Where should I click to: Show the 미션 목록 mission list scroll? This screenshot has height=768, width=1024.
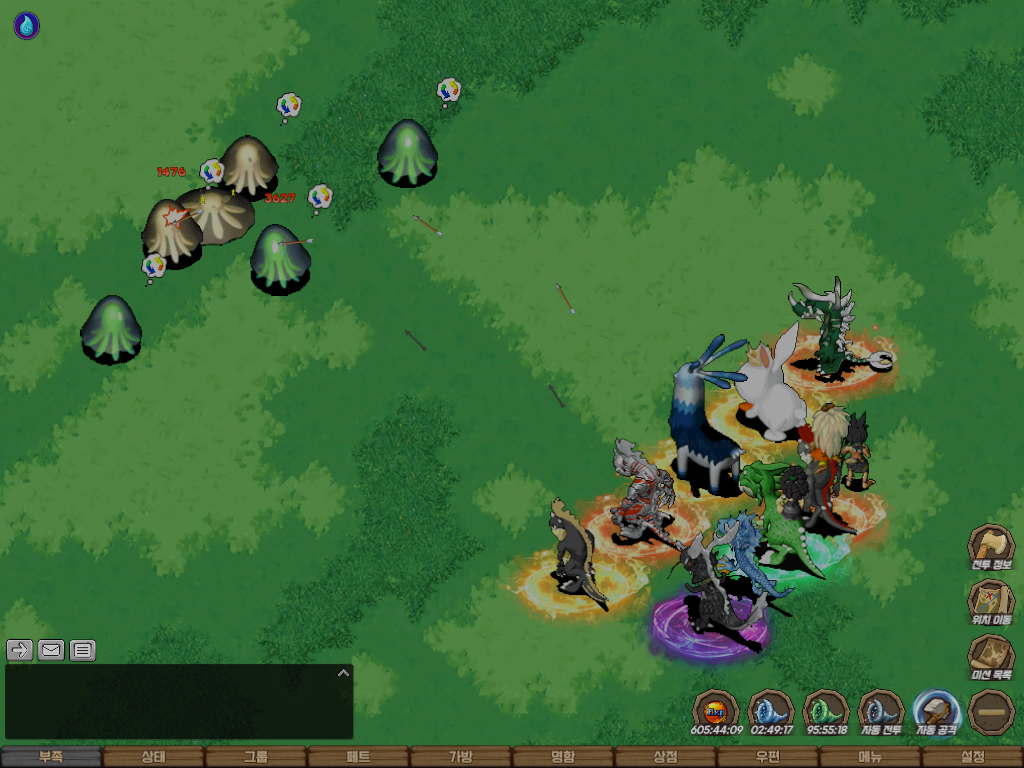coord(991,657)
